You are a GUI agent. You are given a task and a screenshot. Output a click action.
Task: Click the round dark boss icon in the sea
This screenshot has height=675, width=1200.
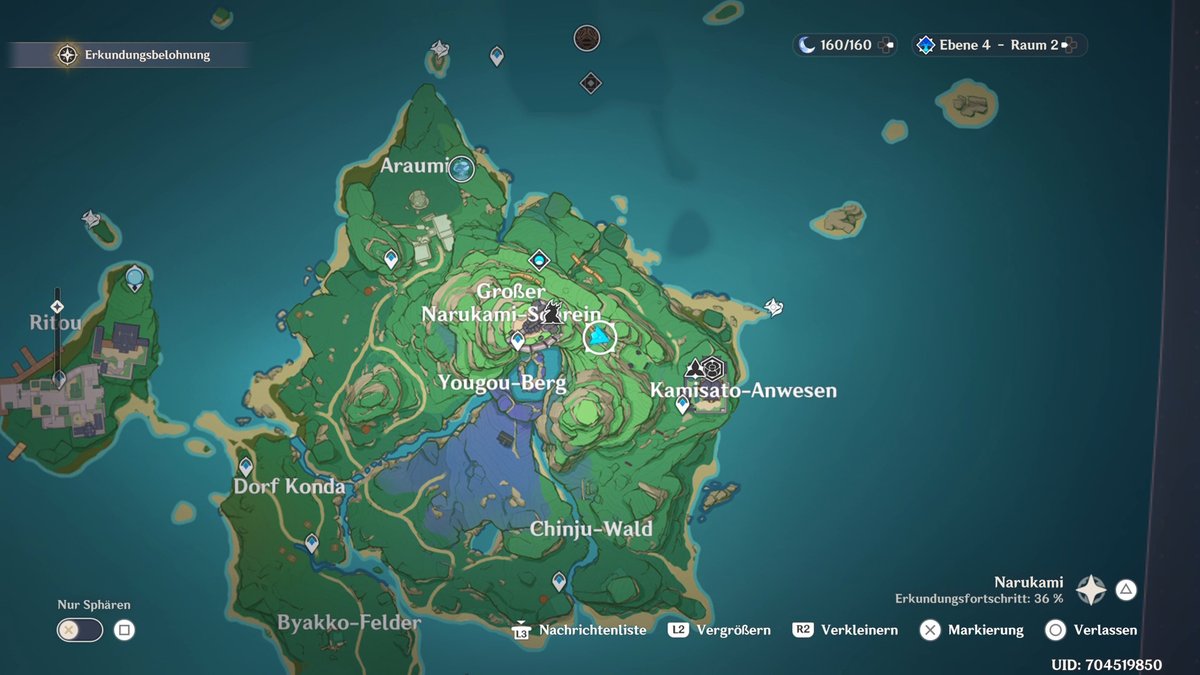click(x=587, y=39)
